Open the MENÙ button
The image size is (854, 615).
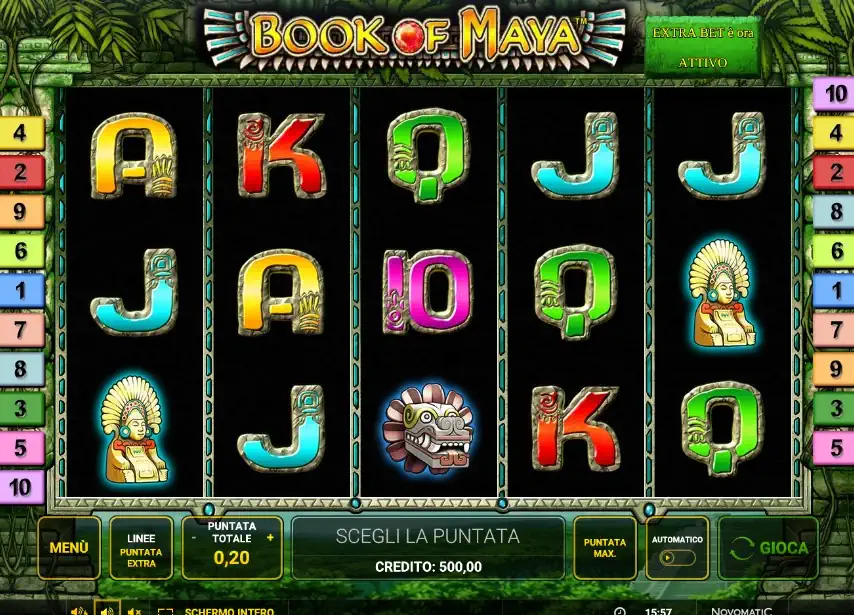(69, 547)
